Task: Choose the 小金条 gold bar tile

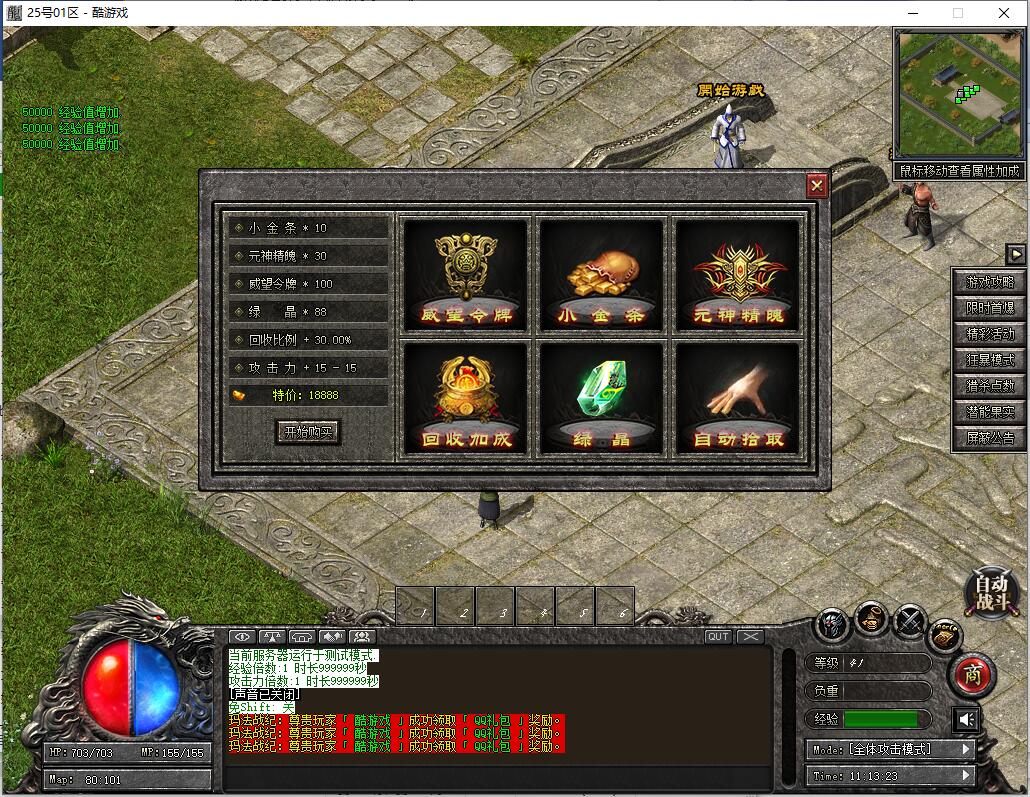Action: tap(601, 275)
